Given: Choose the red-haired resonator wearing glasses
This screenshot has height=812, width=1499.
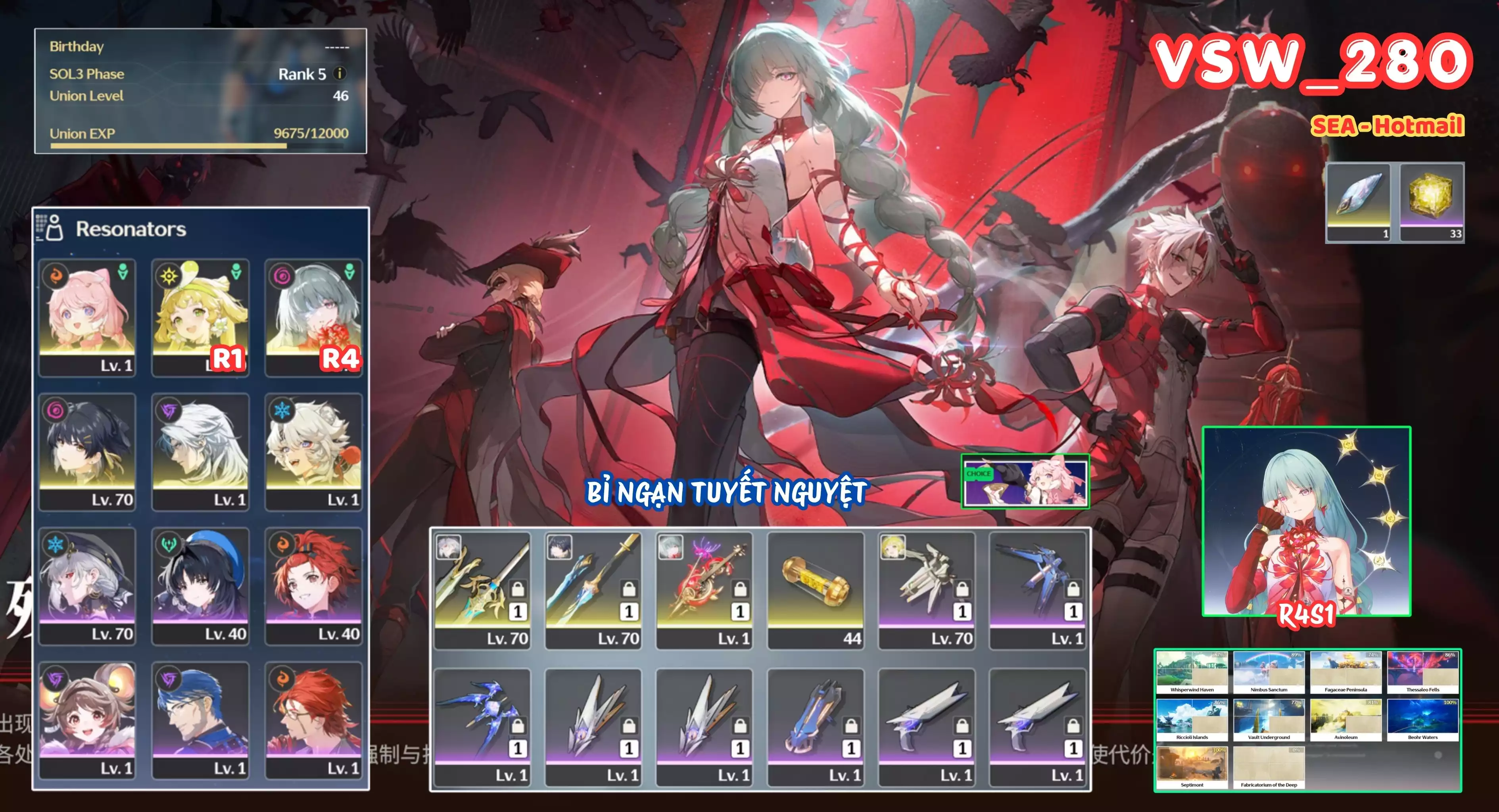Looking at the screenshot, I should pyautogui.click(x=314, y=720).
